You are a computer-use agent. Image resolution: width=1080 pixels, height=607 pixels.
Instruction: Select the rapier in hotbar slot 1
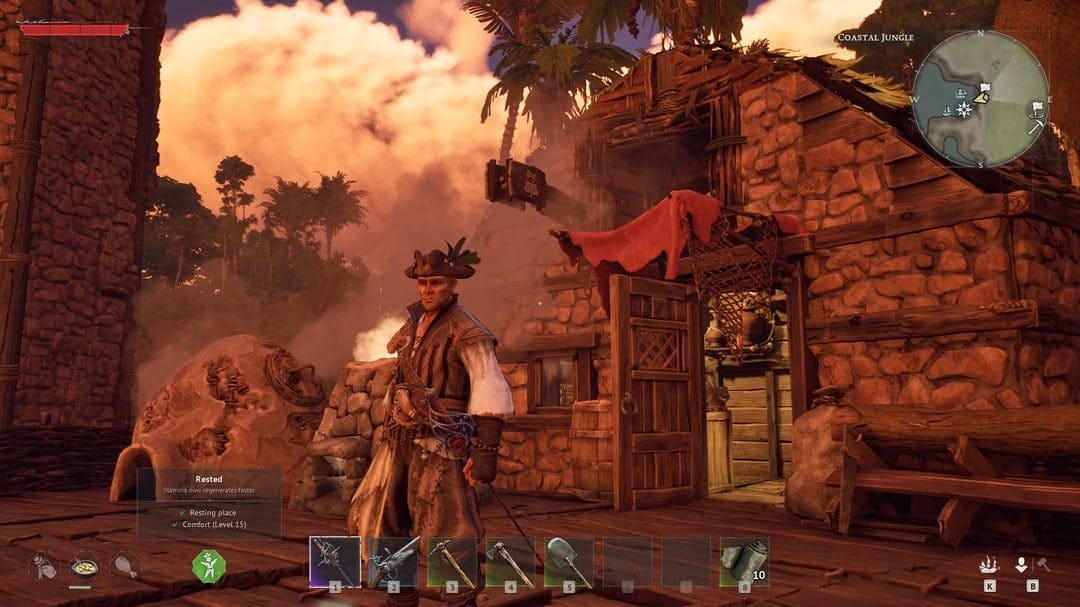pyautogui.click(x=334, y=561)
